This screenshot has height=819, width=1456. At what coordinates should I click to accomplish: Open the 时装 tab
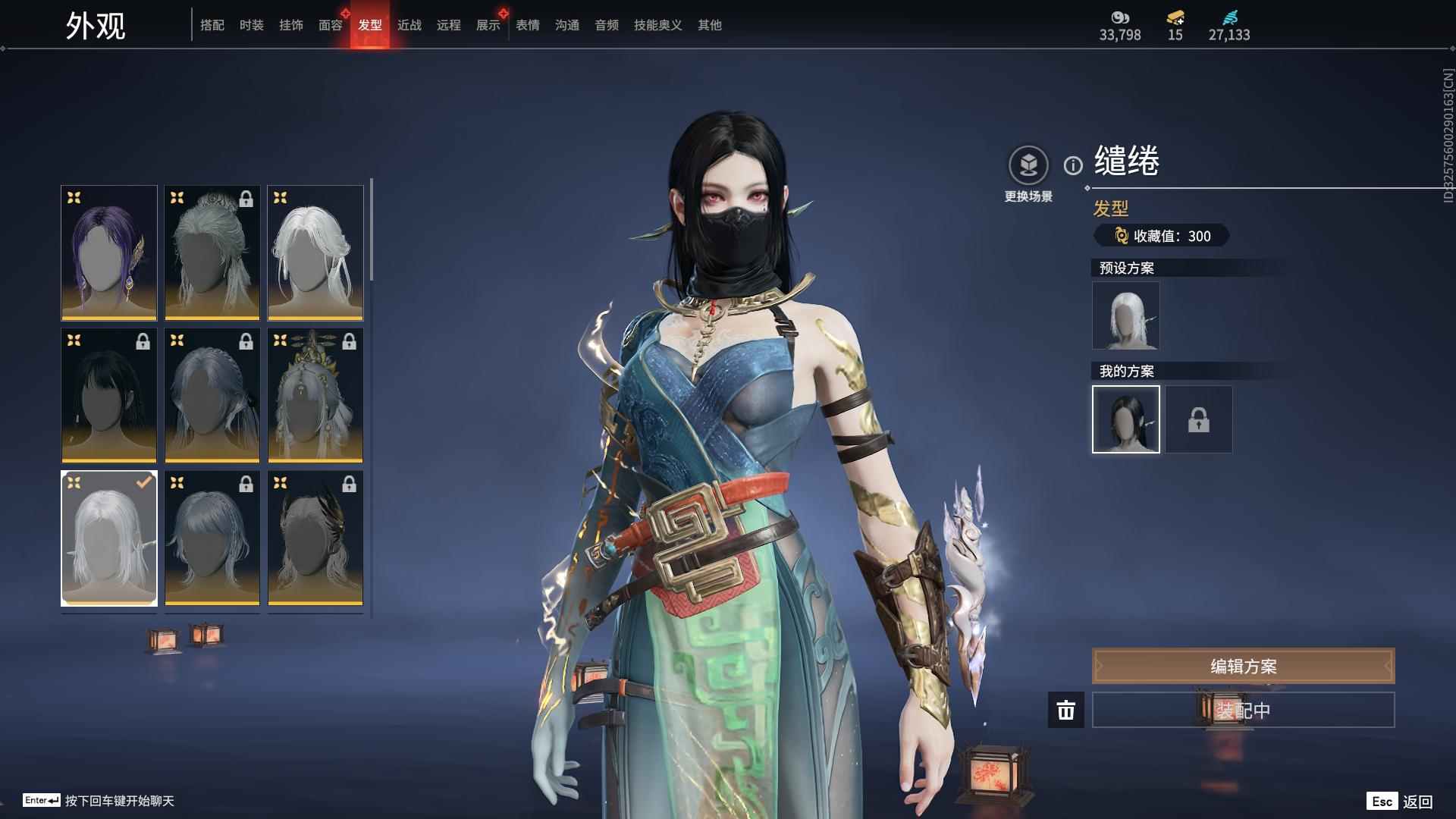pos(251,25)
